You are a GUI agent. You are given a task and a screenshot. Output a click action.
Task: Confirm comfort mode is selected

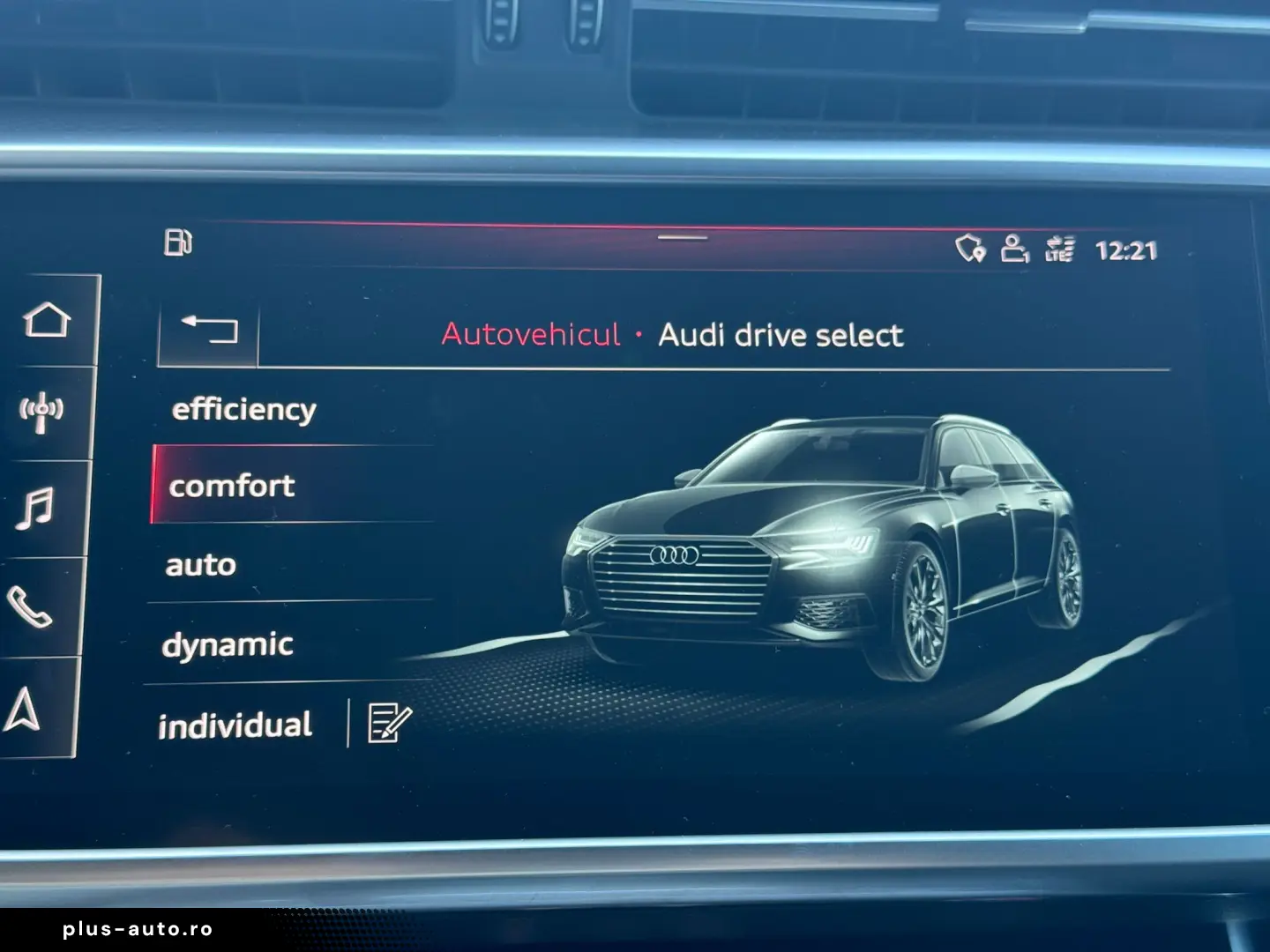[232, 486]
